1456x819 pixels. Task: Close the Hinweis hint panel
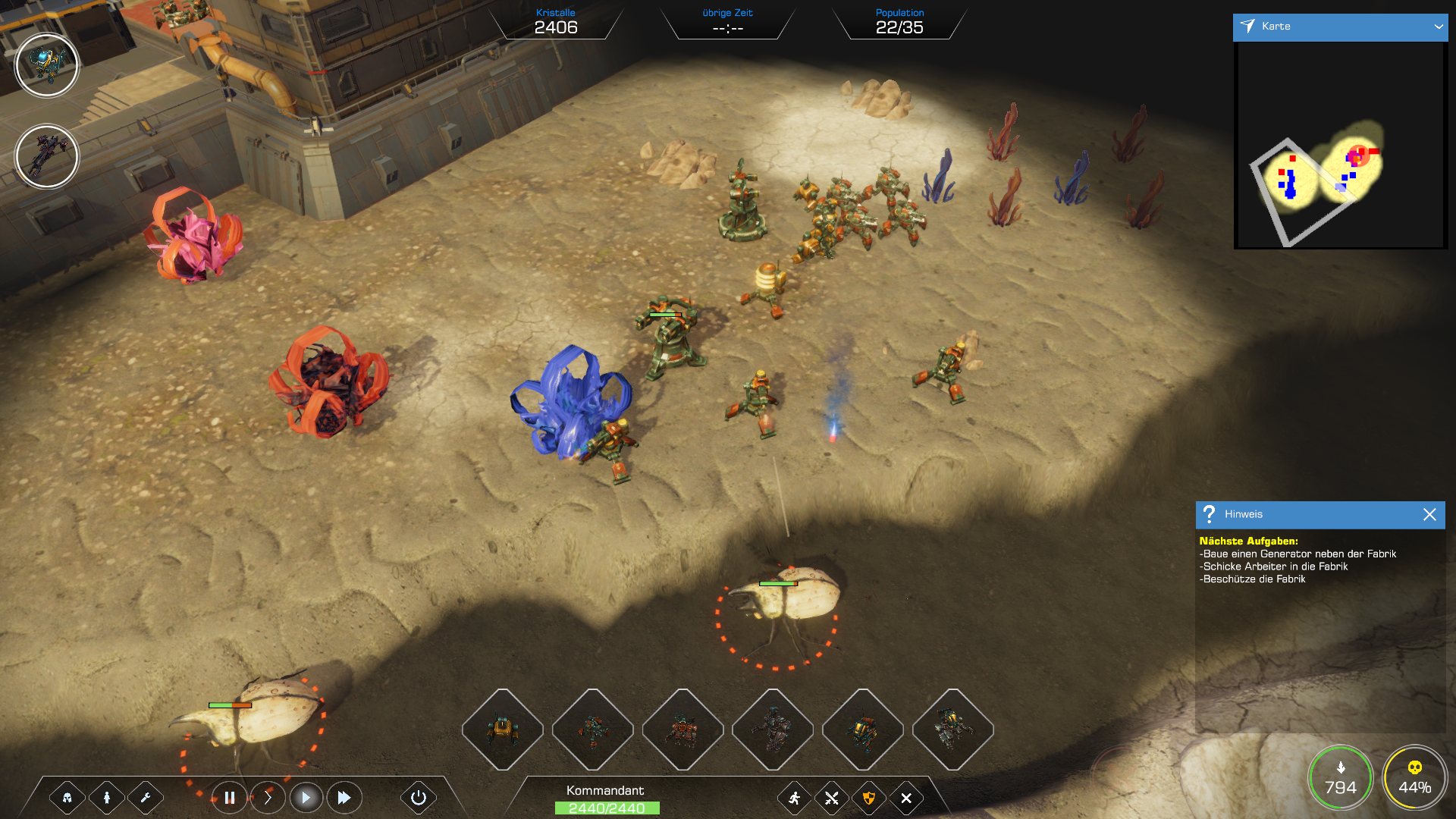[x=1429, y=514]
